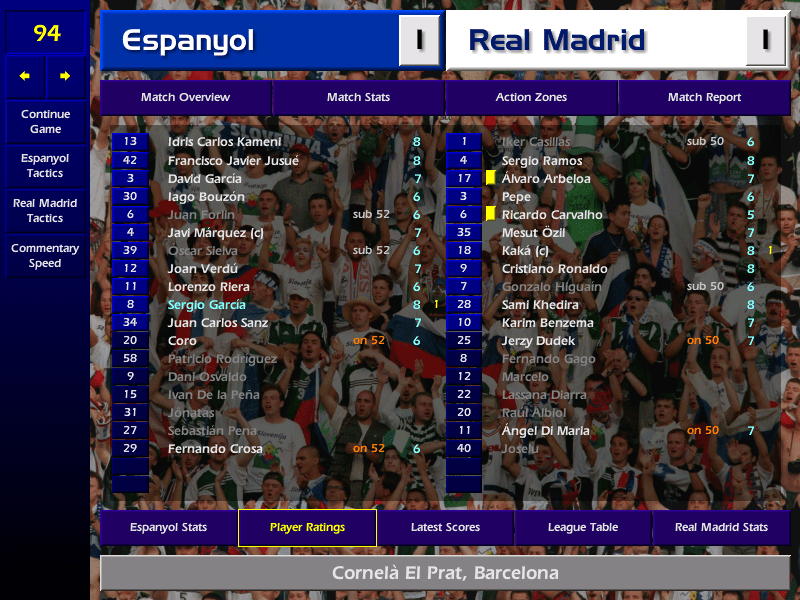800x600 pixels.
Task: Choose Cristiano Ronaldo in the Real Madrid list
Action: 554,269
